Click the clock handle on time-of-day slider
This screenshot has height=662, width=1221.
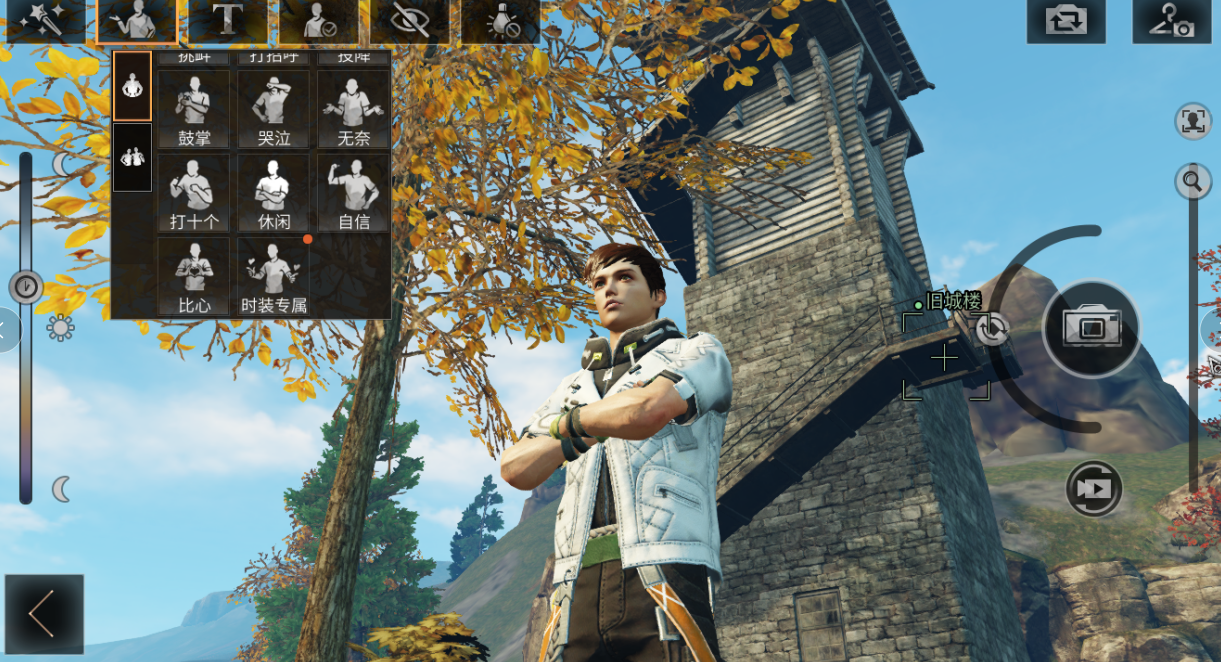tap(26, 288)
